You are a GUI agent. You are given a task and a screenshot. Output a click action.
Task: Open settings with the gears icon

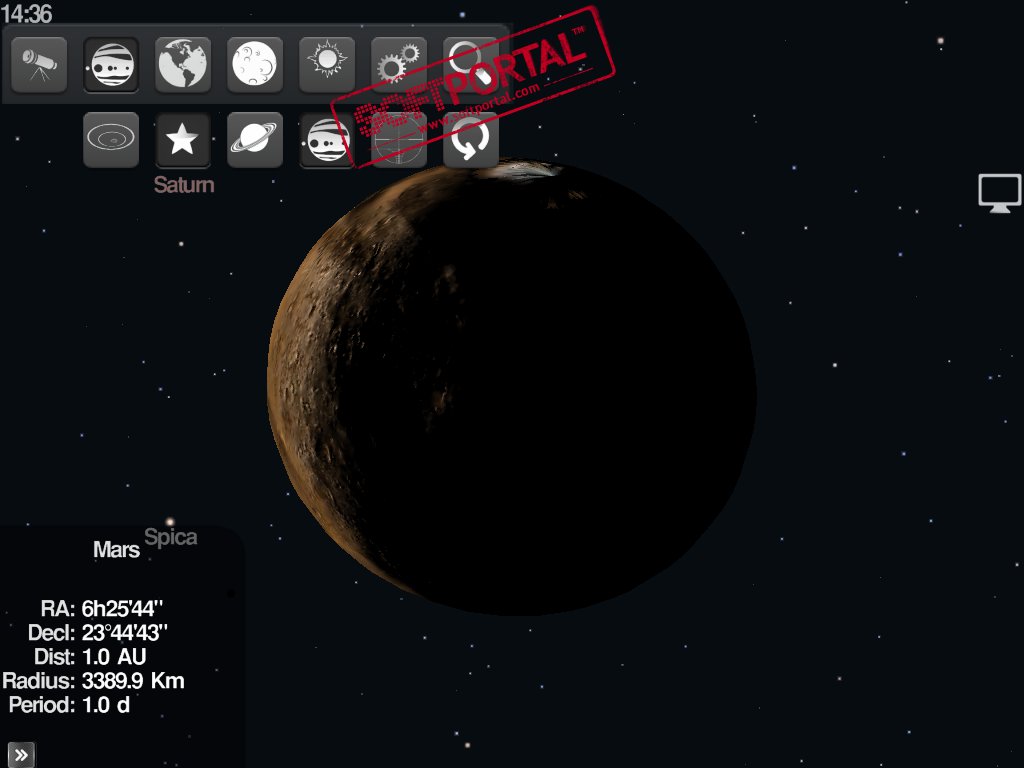pyautogui.click(x=399, y=65)
